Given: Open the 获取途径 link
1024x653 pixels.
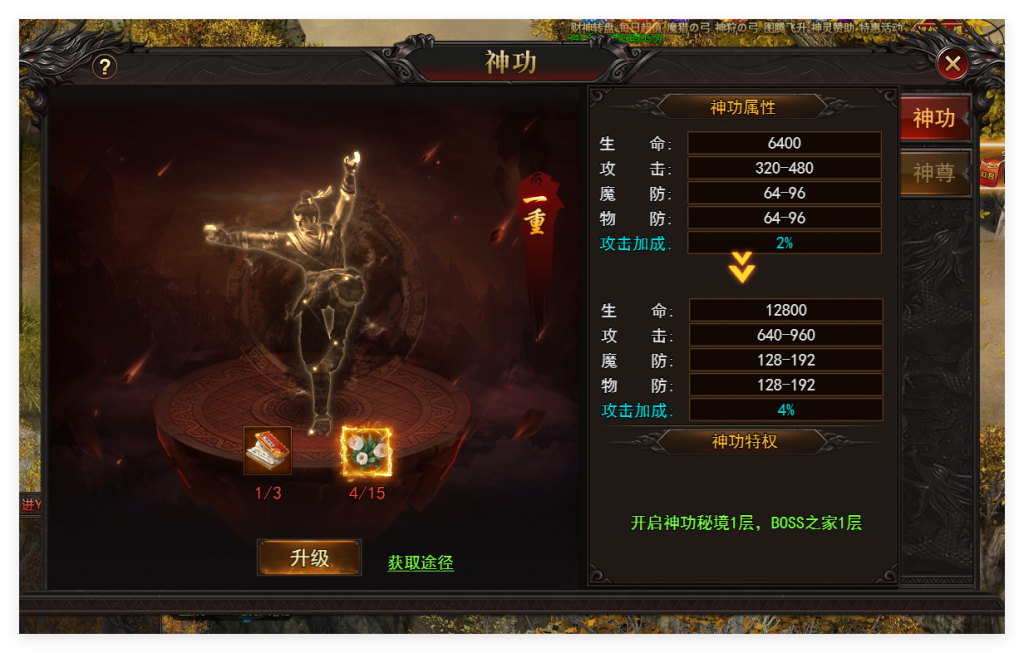Looking at the screenshot, I should (x=420, y=563).
